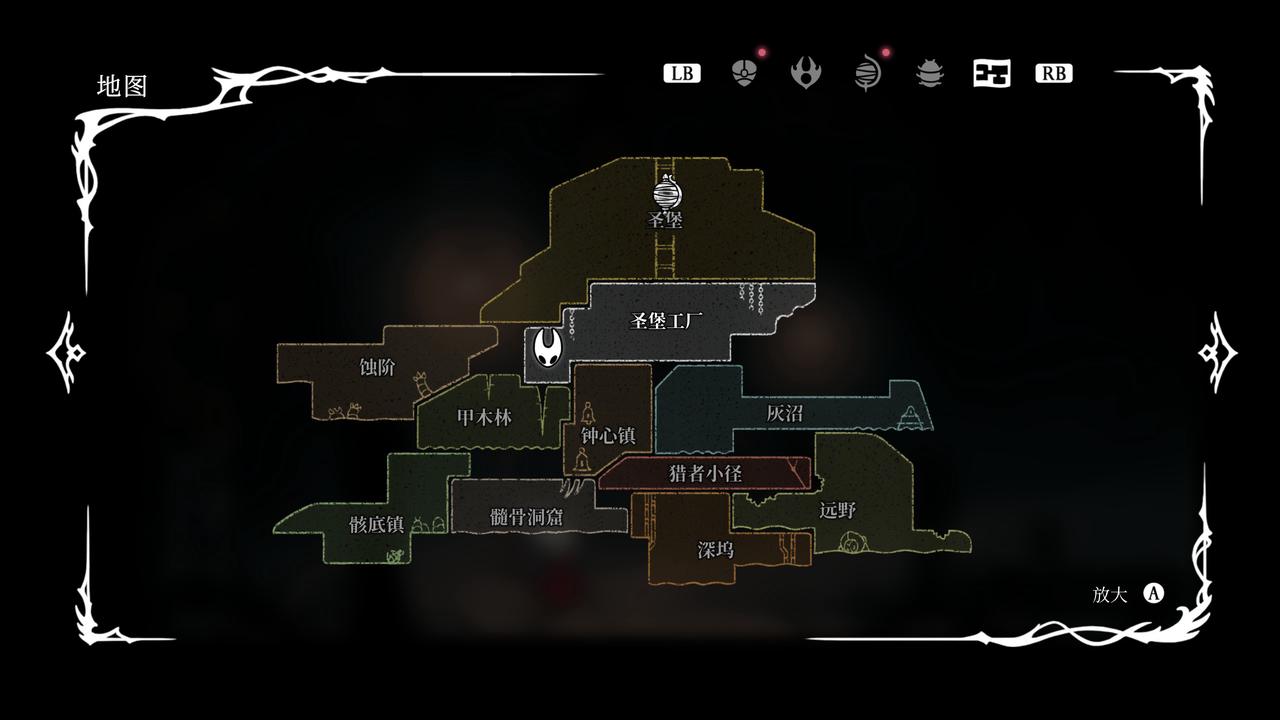Click the left pane navigation arrow ornament
The width and height of the screenshot is (1280, 720).
[67, 352]
